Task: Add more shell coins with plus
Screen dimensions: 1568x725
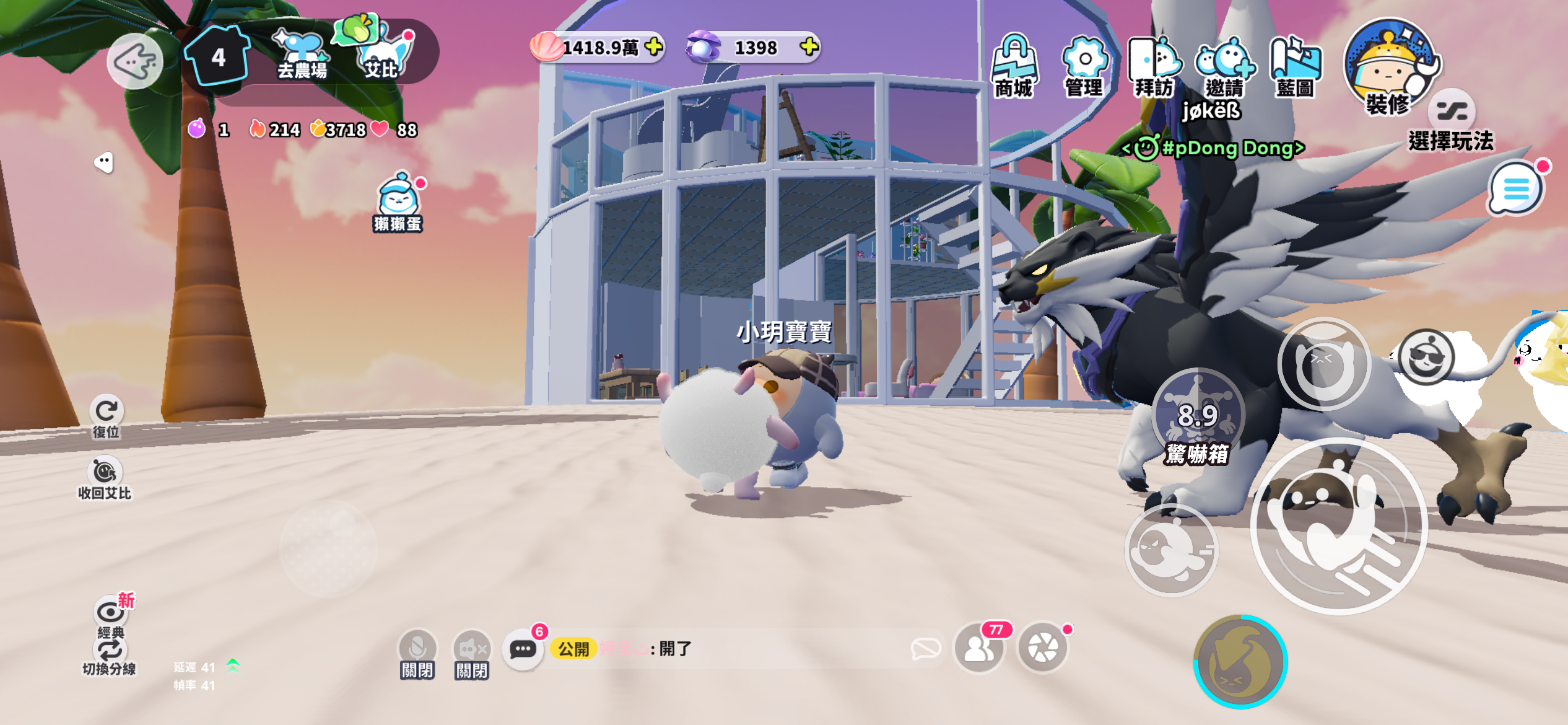Action: [653, 46]
